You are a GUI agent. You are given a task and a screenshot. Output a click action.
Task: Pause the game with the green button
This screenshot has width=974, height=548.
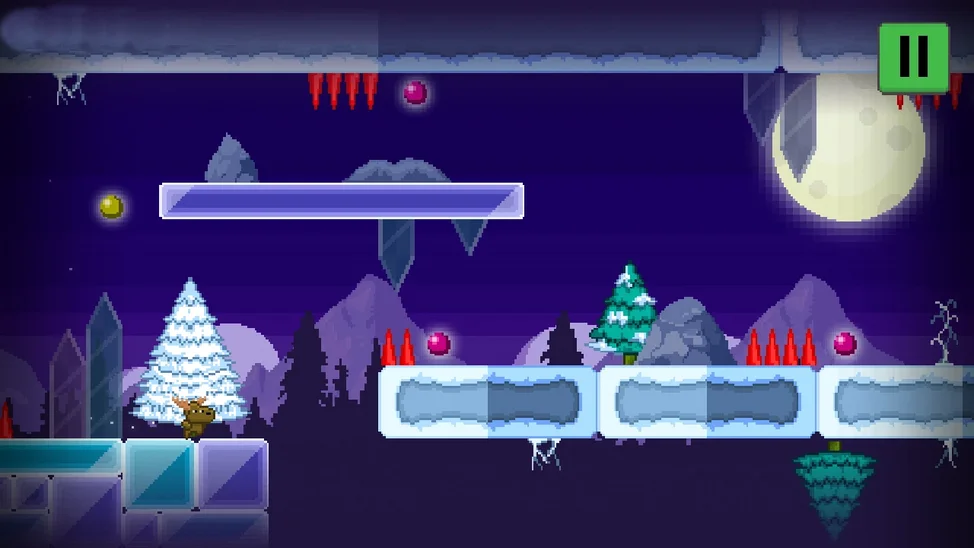(913, 57)
